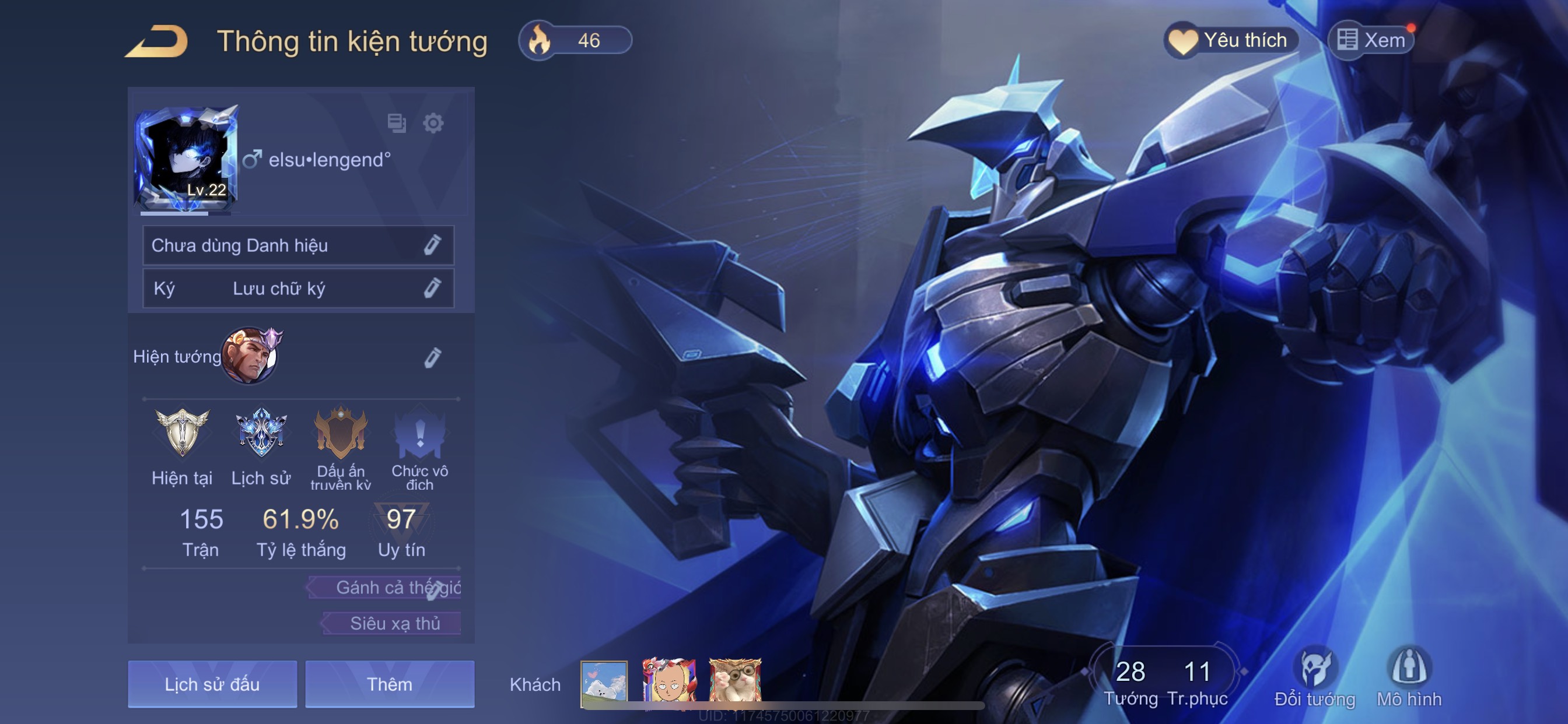This screenshot has width=1568, height=724.
Task: Open Chức vô địch badge
Action: [419, 433]
